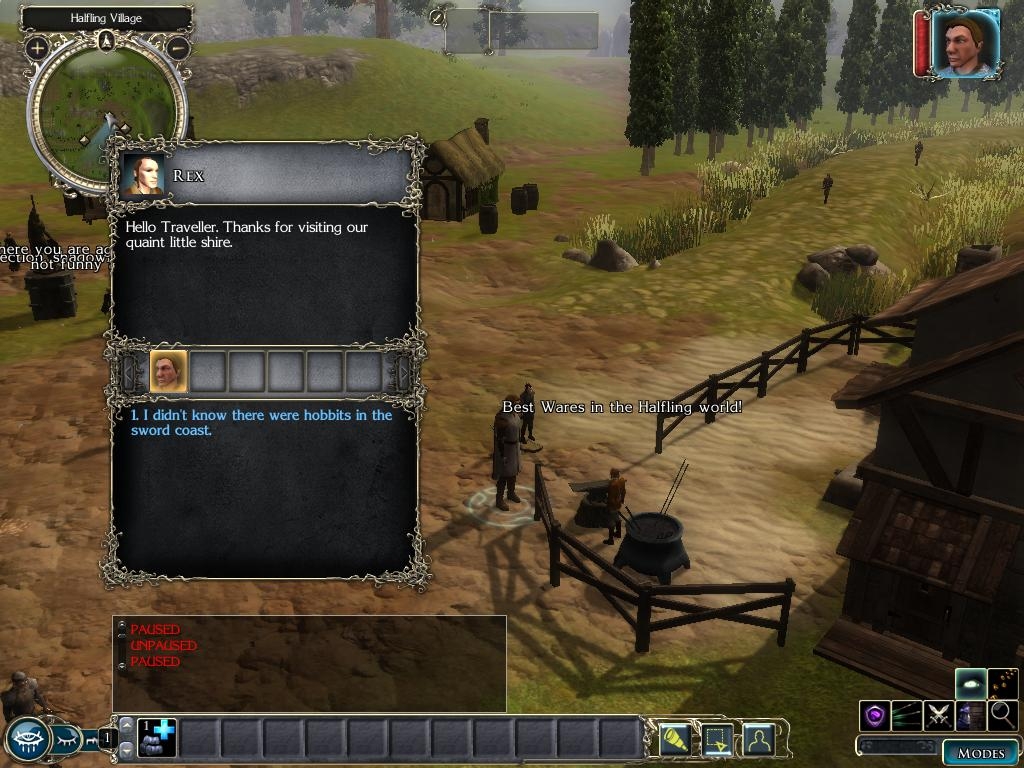Click the minimap north compass marker
The width and height of the screenshot is (1024, 768).
pos(107,41)
